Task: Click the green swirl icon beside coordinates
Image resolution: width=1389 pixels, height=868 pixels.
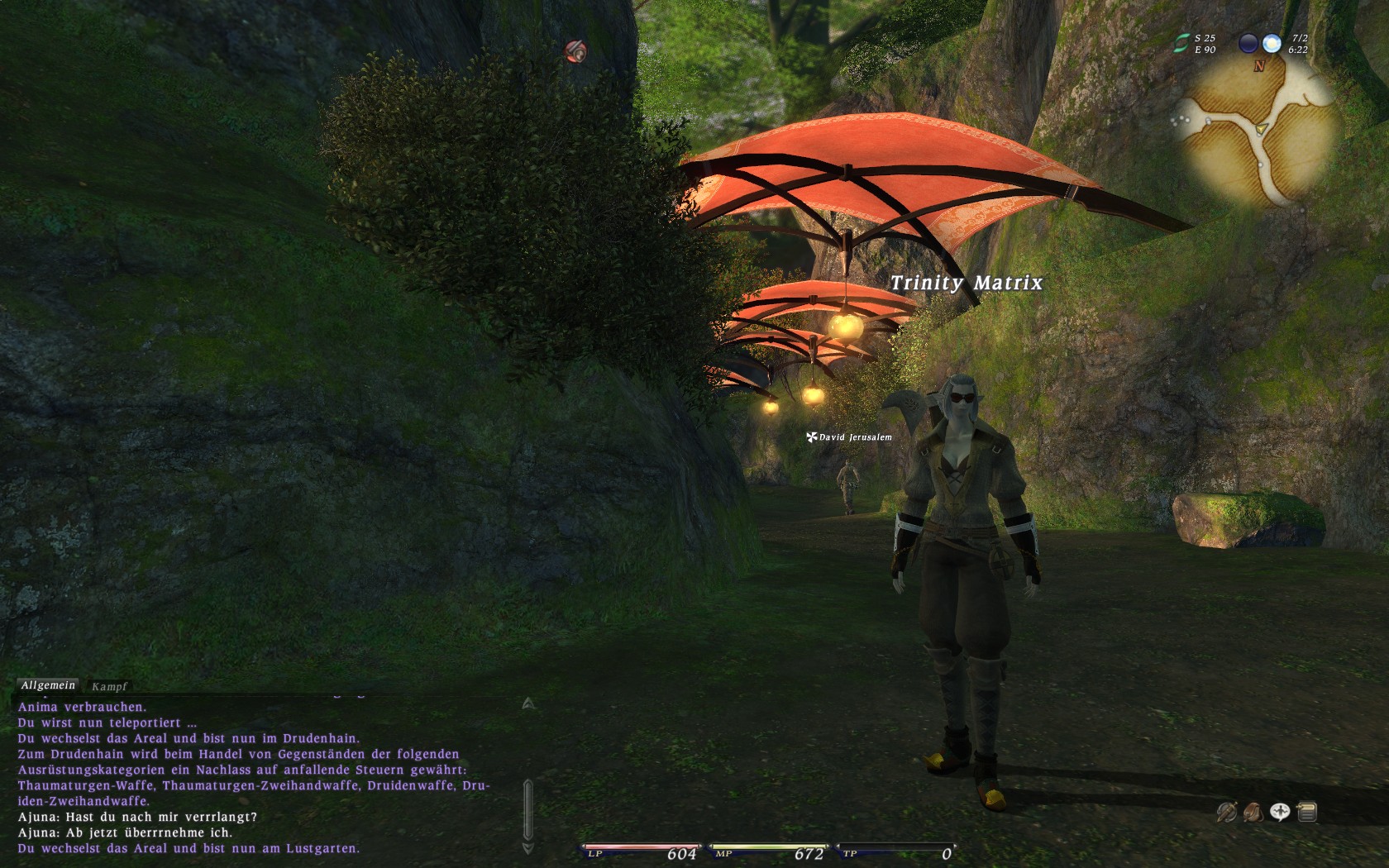Action: tap(1183, 43)
